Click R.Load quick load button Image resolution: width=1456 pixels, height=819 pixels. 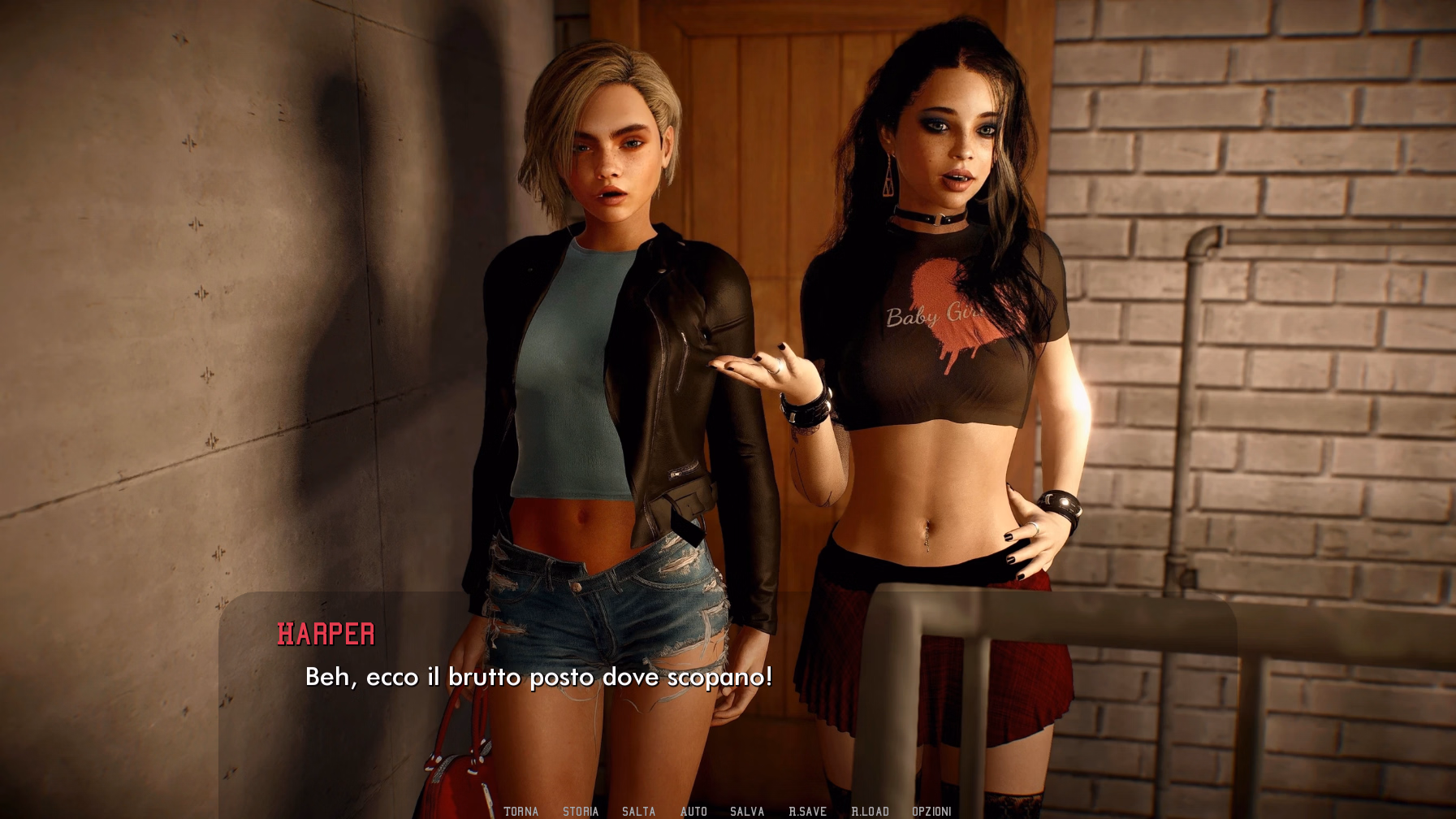coord(870,811)
